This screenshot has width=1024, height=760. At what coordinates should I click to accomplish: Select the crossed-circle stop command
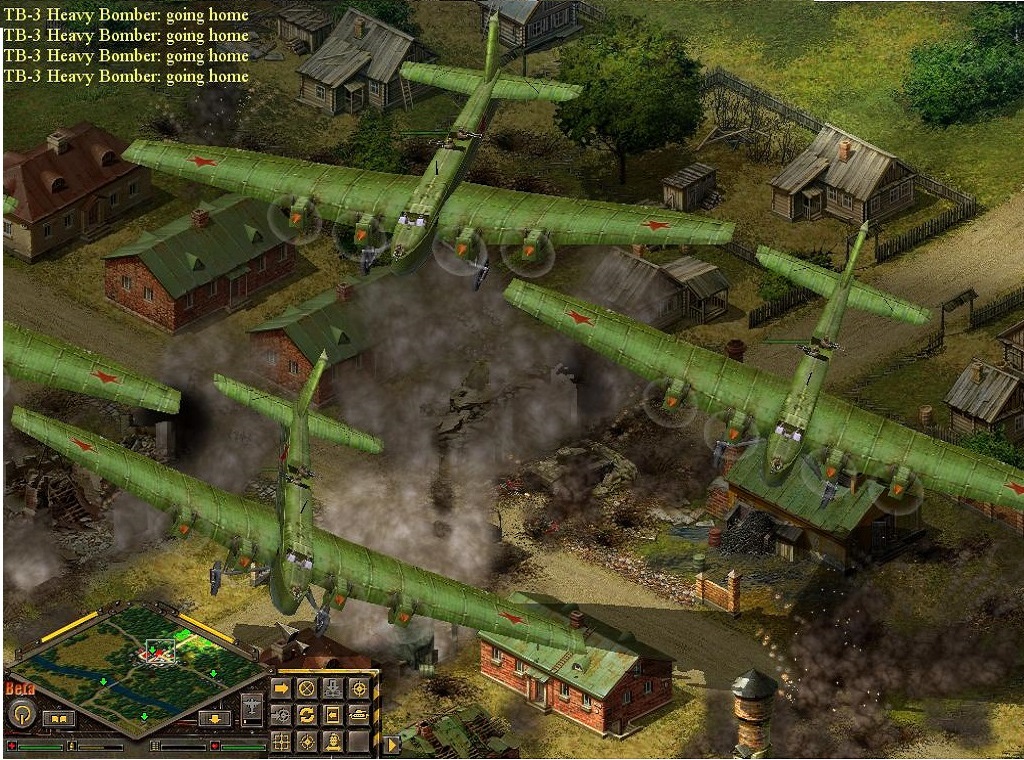[x=307, y=688]
